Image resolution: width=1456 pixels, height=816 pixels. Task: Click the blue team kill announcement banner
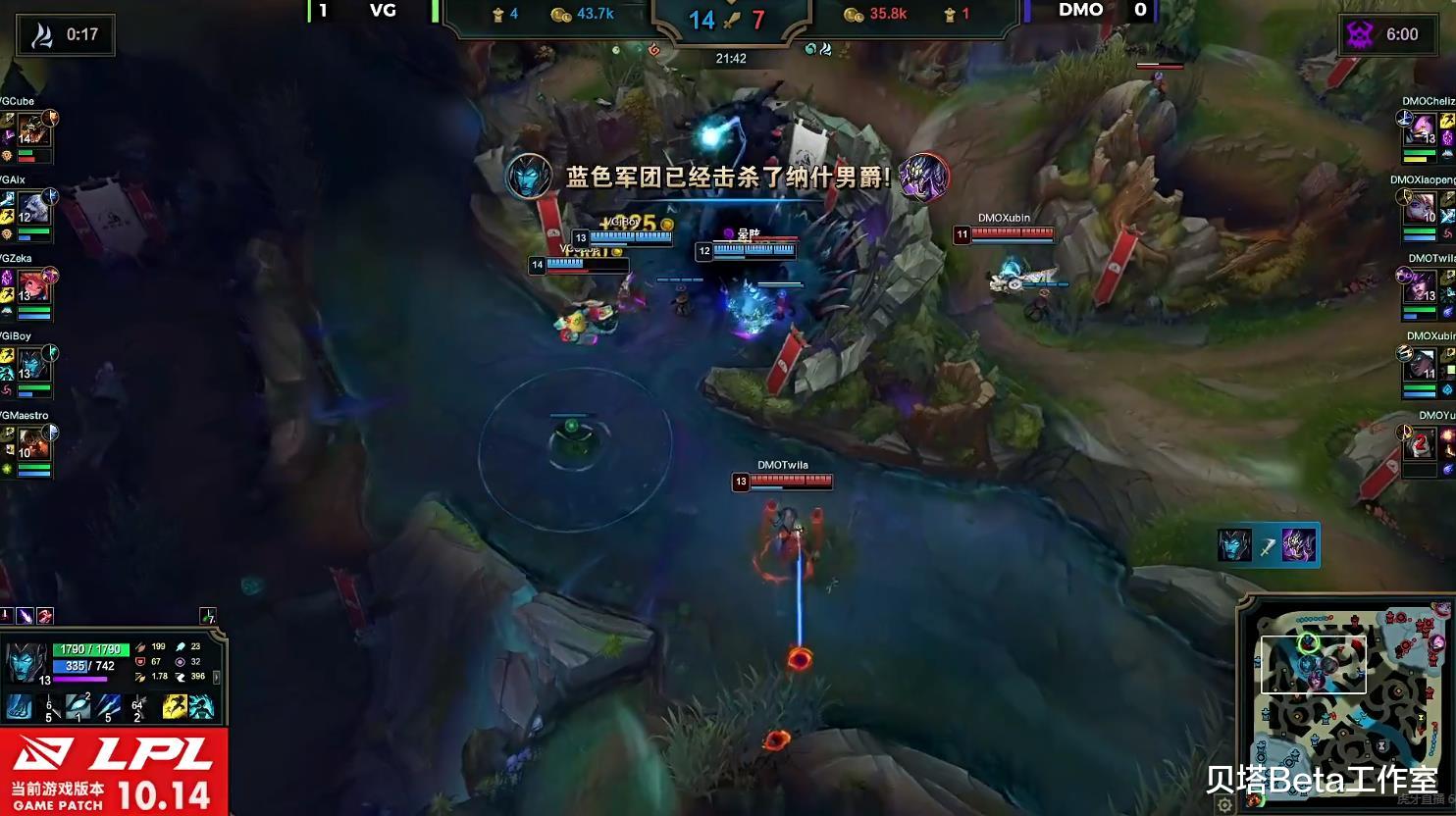tap(724, 176)
